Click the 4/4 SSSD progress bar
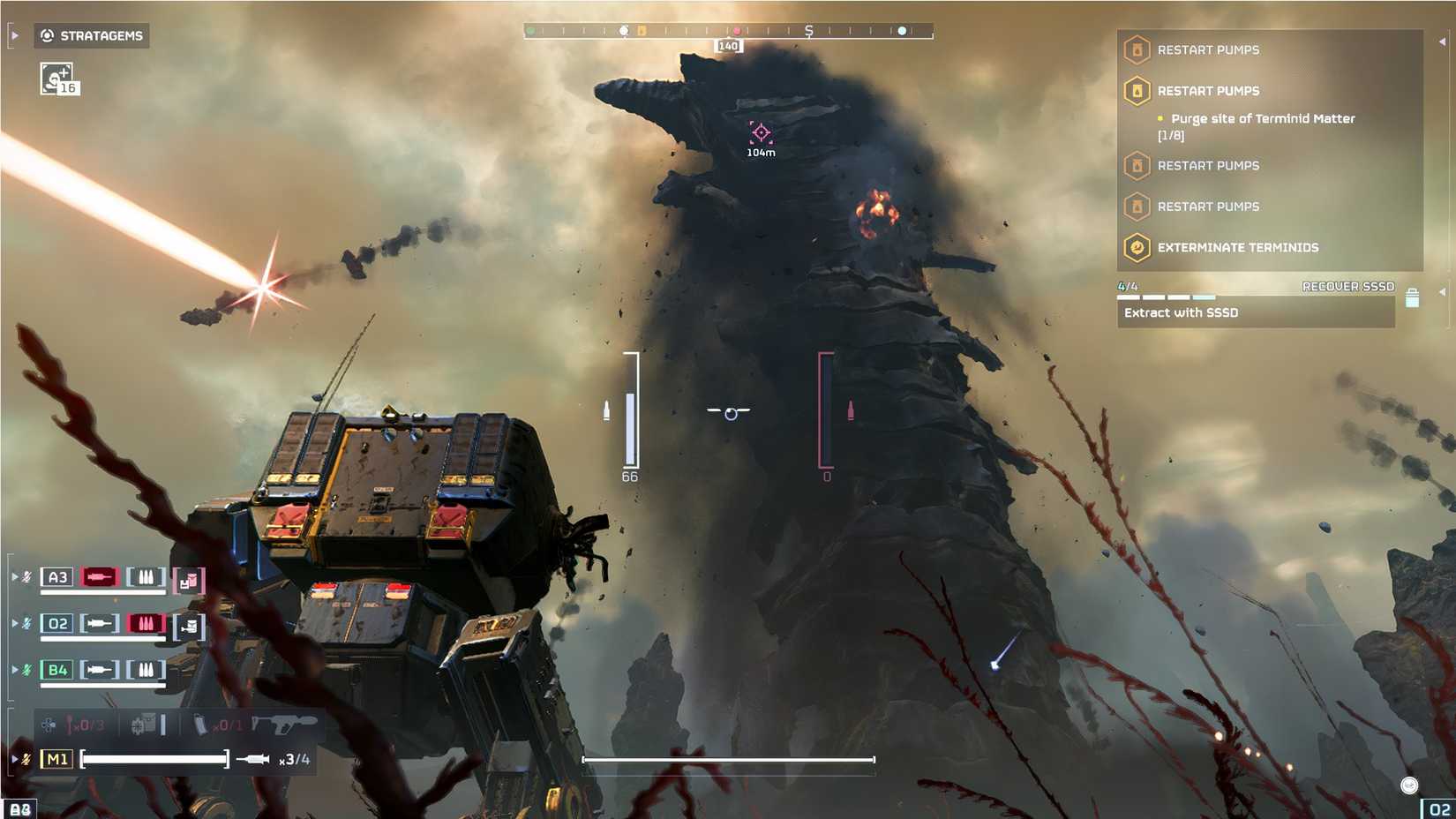Image resolution: width=1456 pixels, height=819 pixels. point(1165,297)
